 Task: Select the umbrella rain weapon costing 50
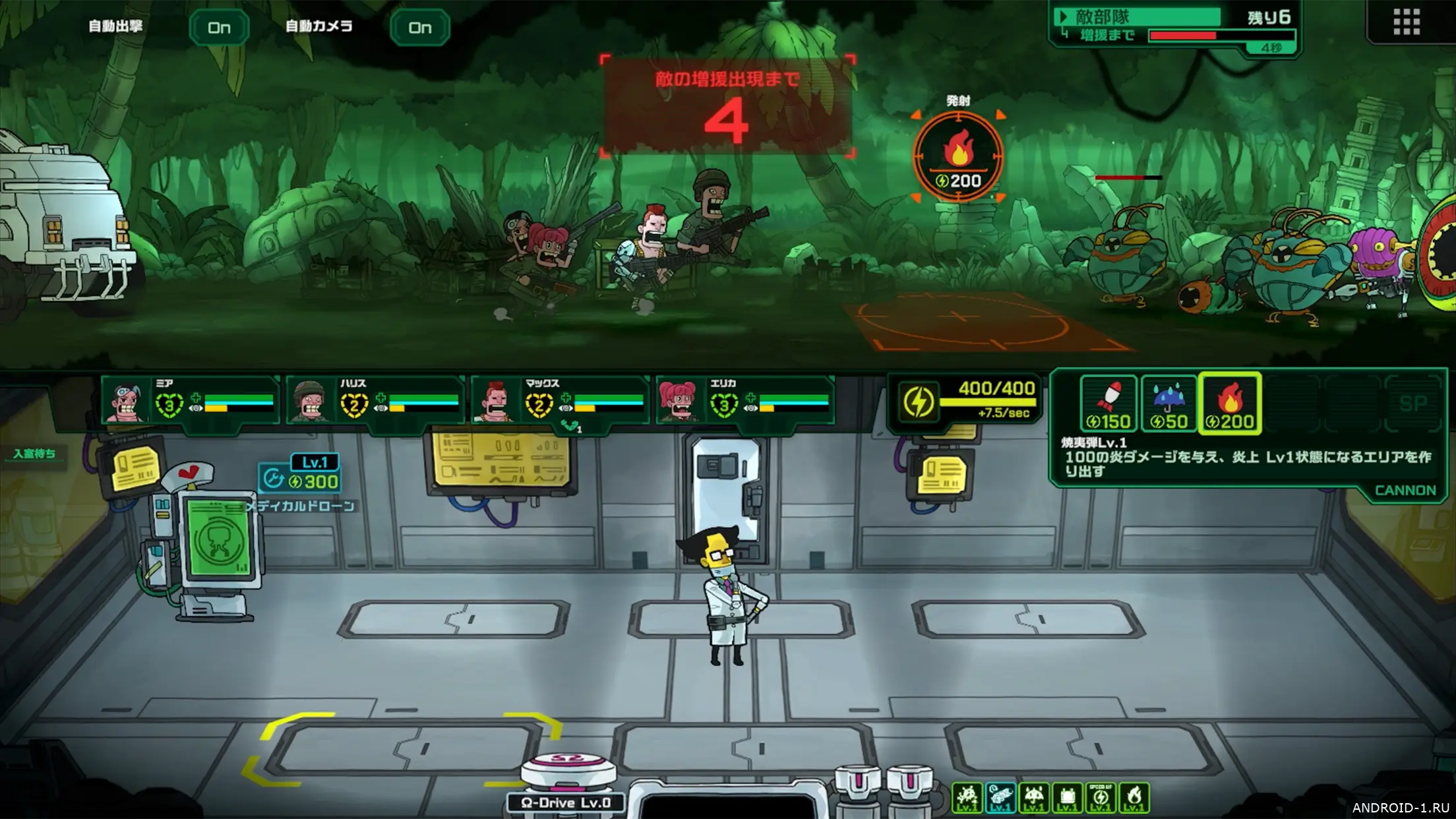coord(1168,404)
